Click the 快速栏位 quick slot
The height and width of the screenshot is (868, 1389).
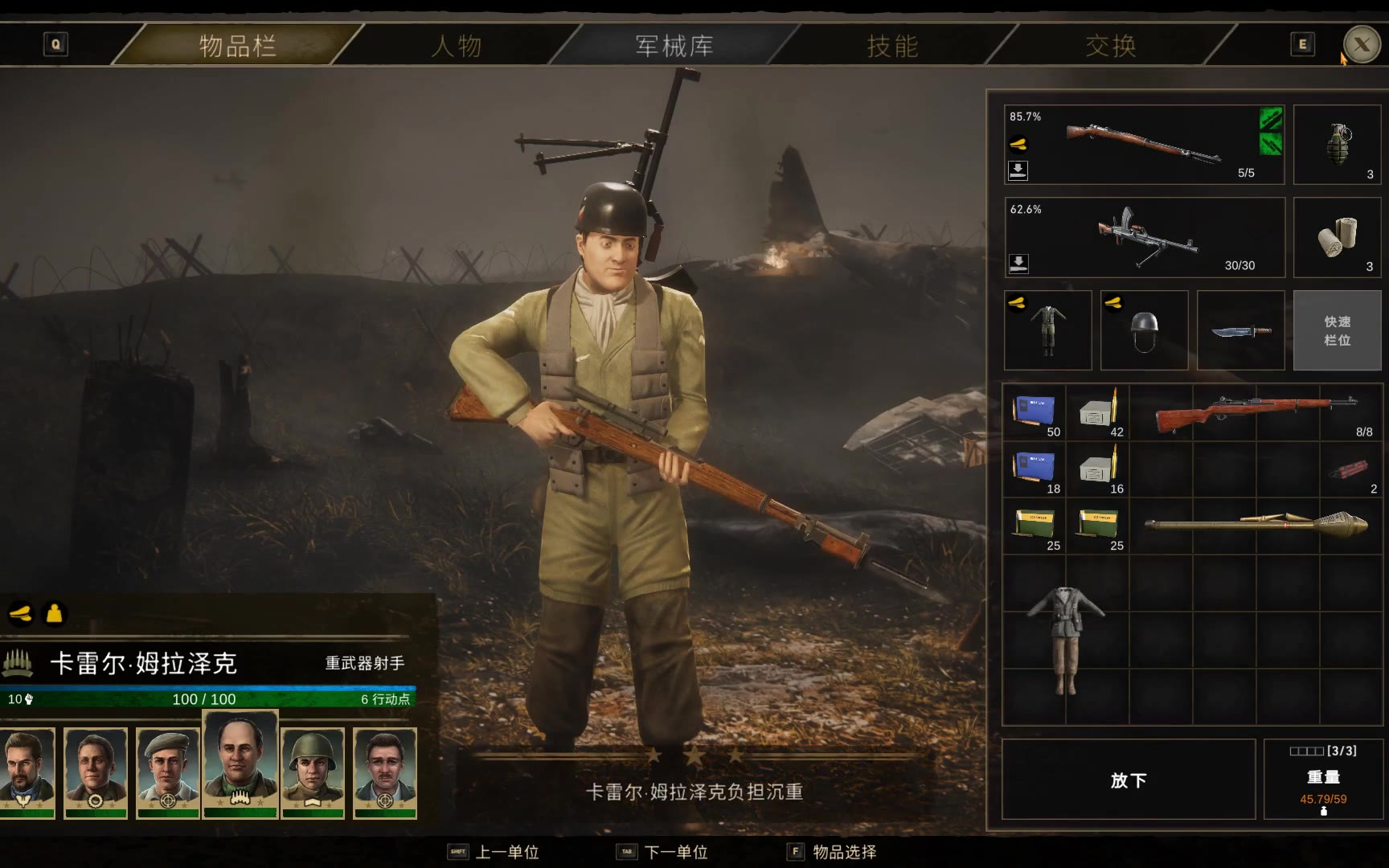coord(1337,330)
